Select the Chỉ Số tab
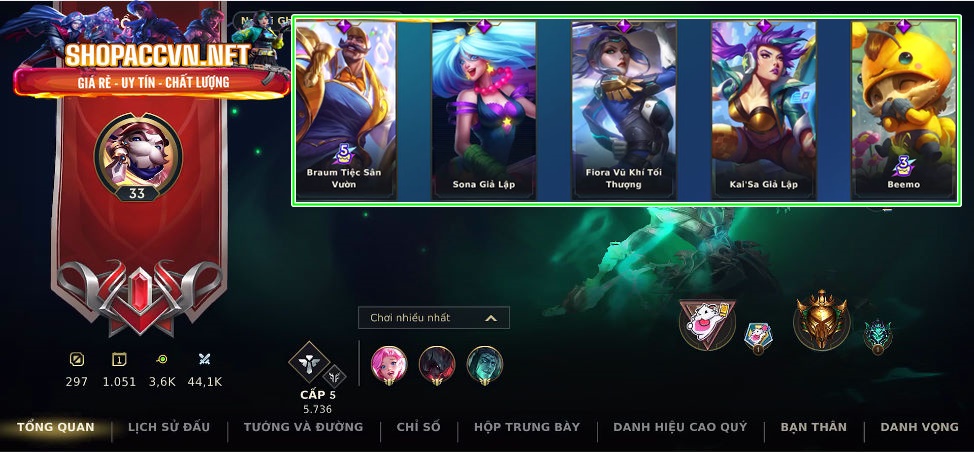This screenshot has height=452, width=974. coord(418,428)
